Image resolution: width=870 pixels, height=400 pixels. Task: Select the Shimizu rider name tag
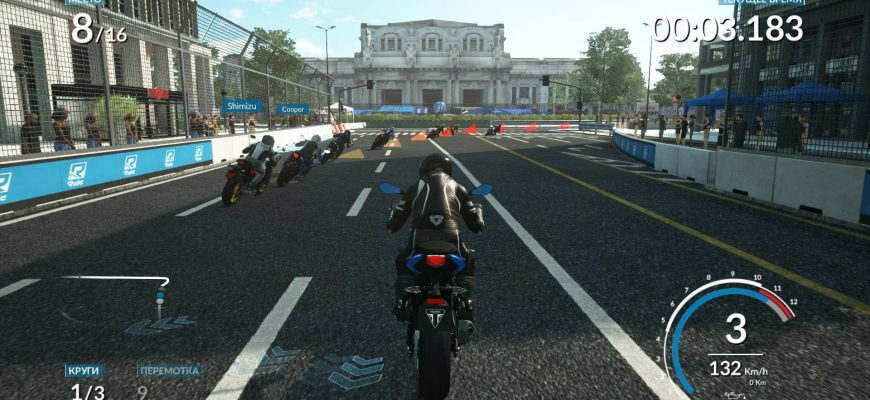click(x=243, y=105)
